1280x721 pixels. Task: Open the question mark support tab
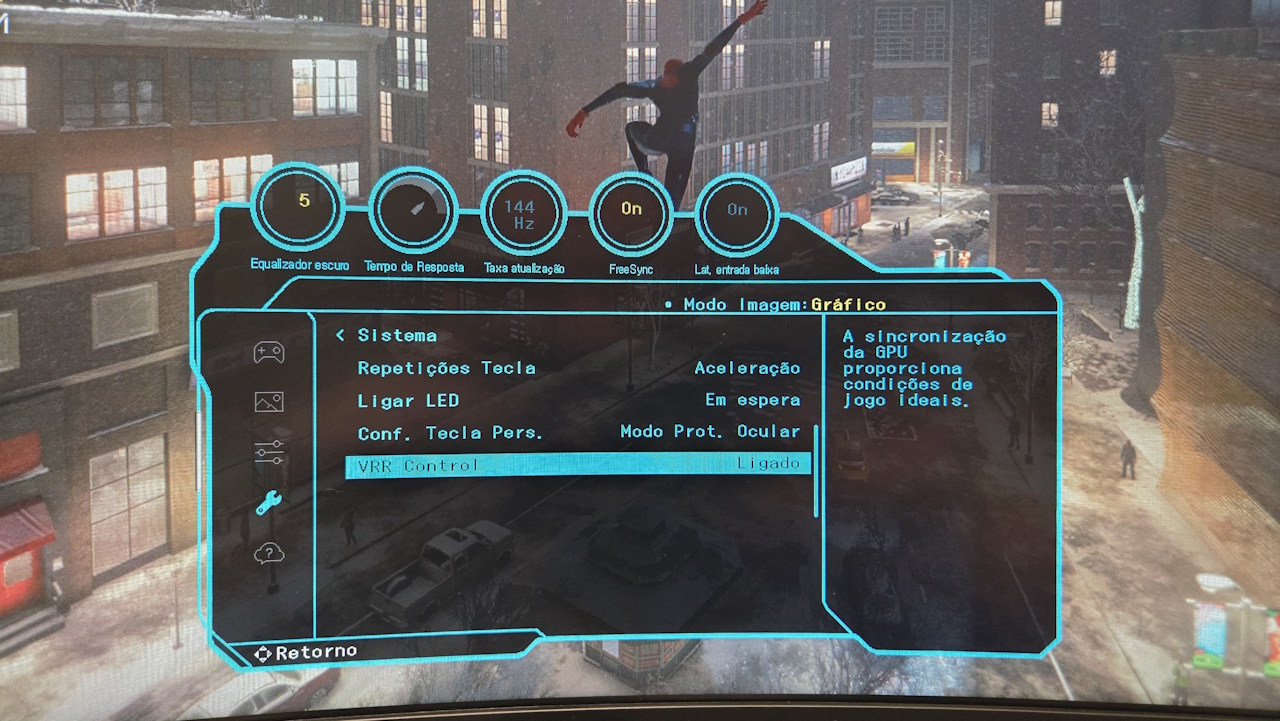(269, 553)
